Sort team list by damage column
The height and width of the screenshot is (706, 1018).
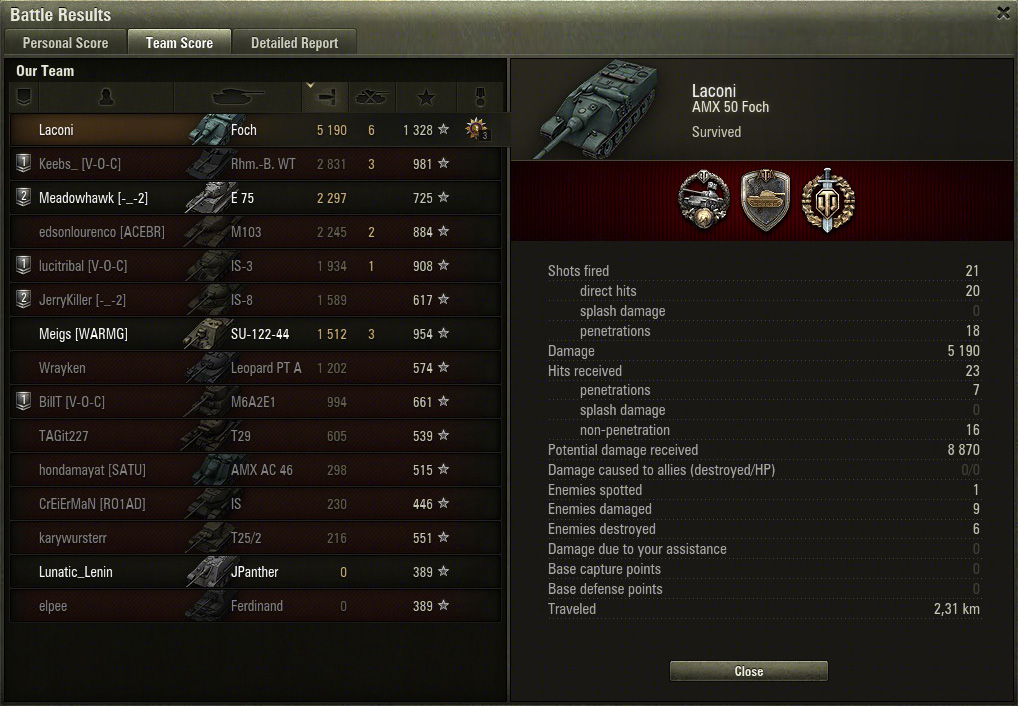(x=326, y=97)
